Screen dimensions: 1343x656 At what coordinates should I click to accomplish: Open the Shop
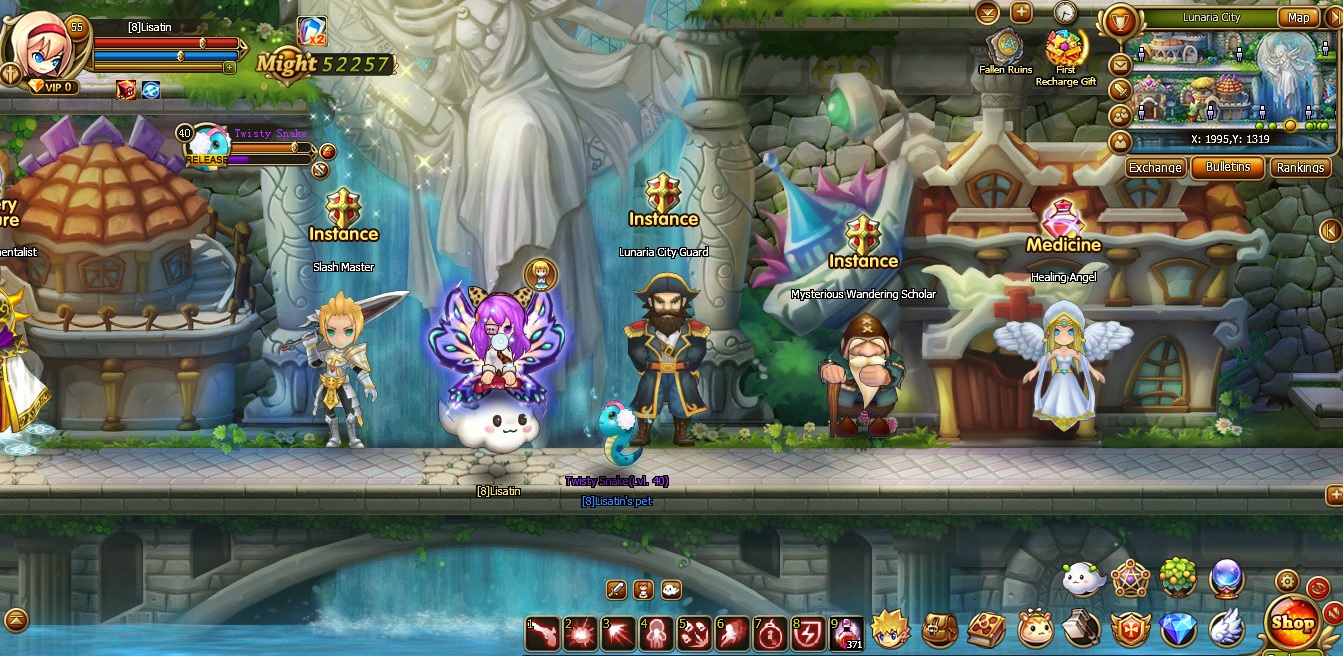[1293, 622]
